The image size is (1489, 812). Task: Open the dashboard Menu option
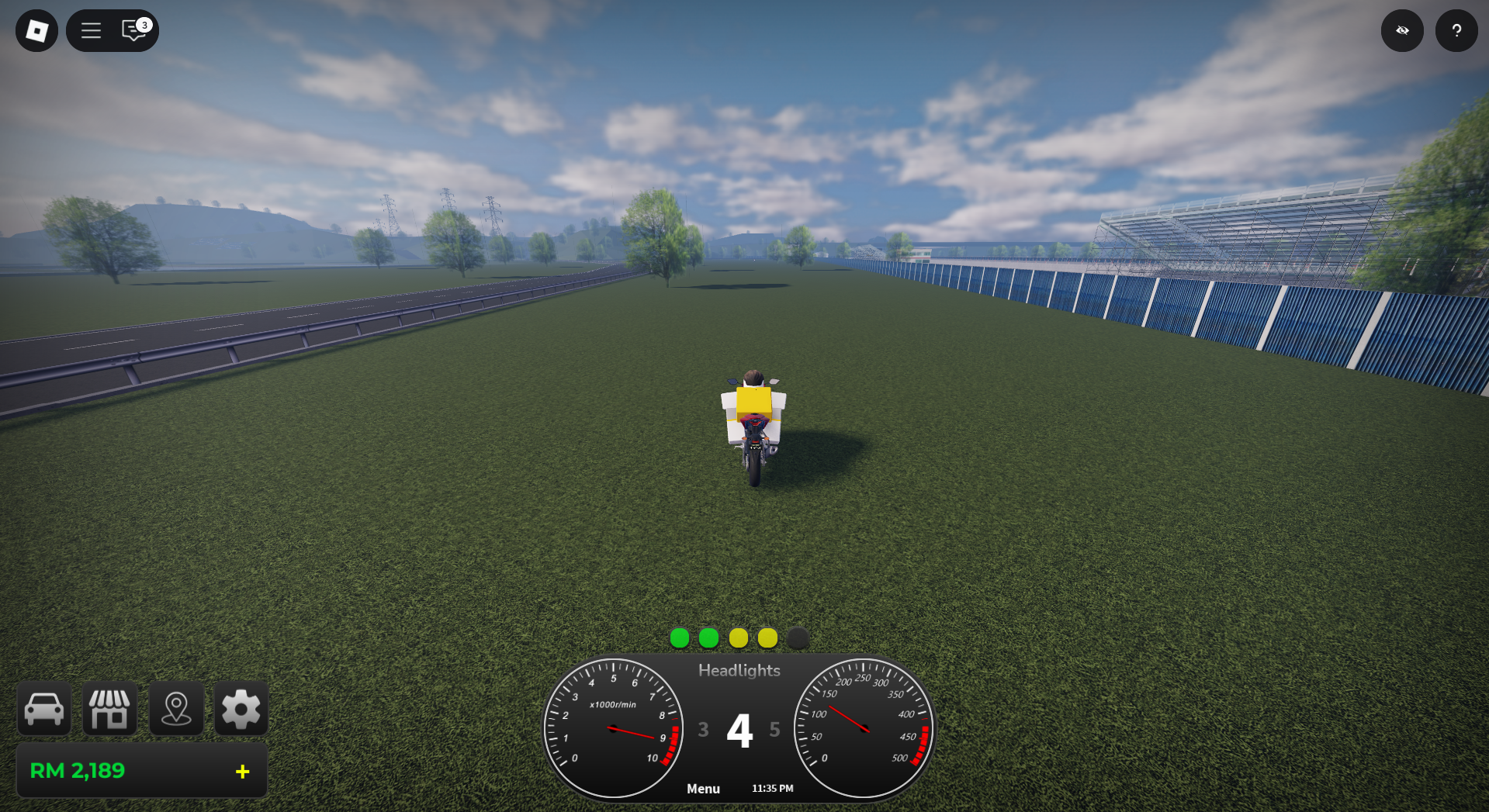click(703, 788)
